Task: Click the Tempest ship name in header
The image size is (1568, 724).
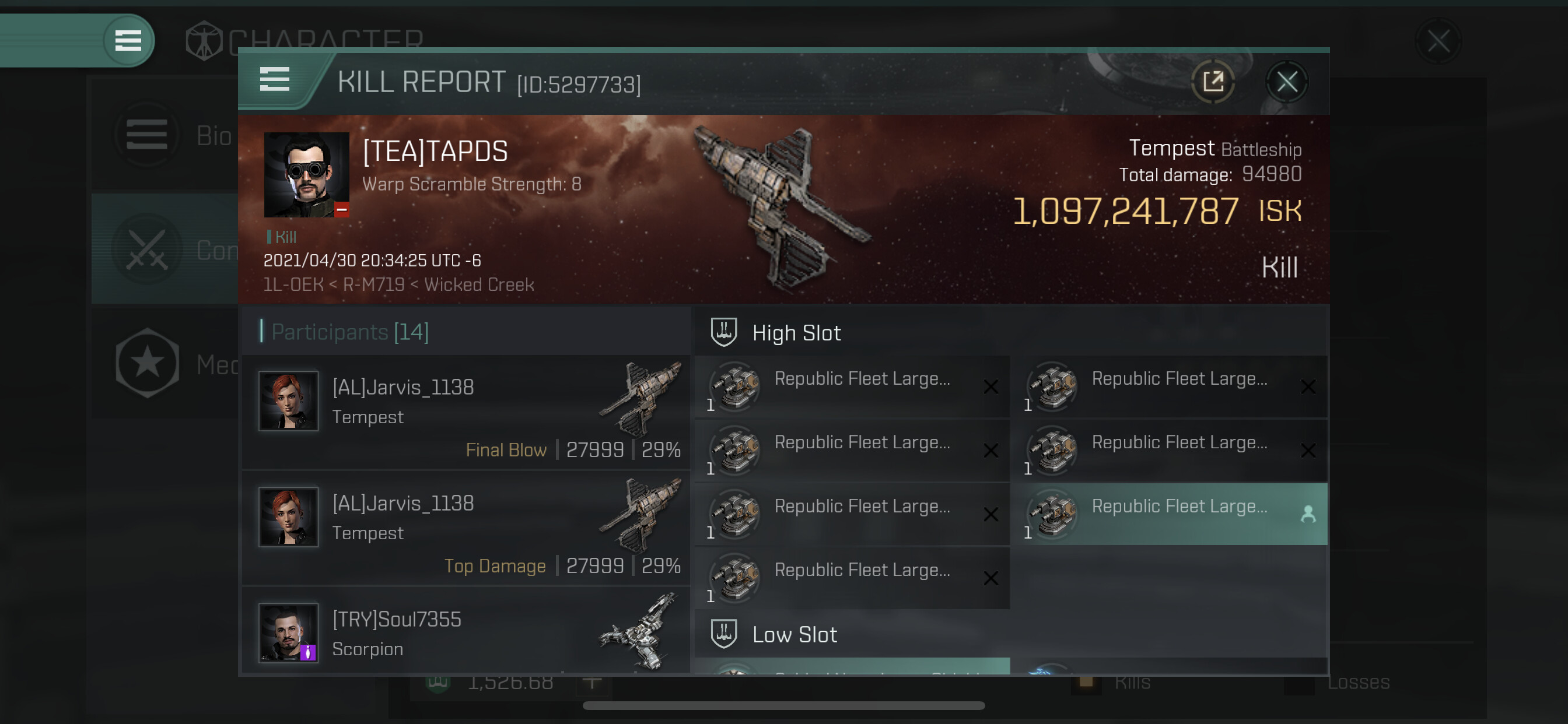Action: 1171,148
